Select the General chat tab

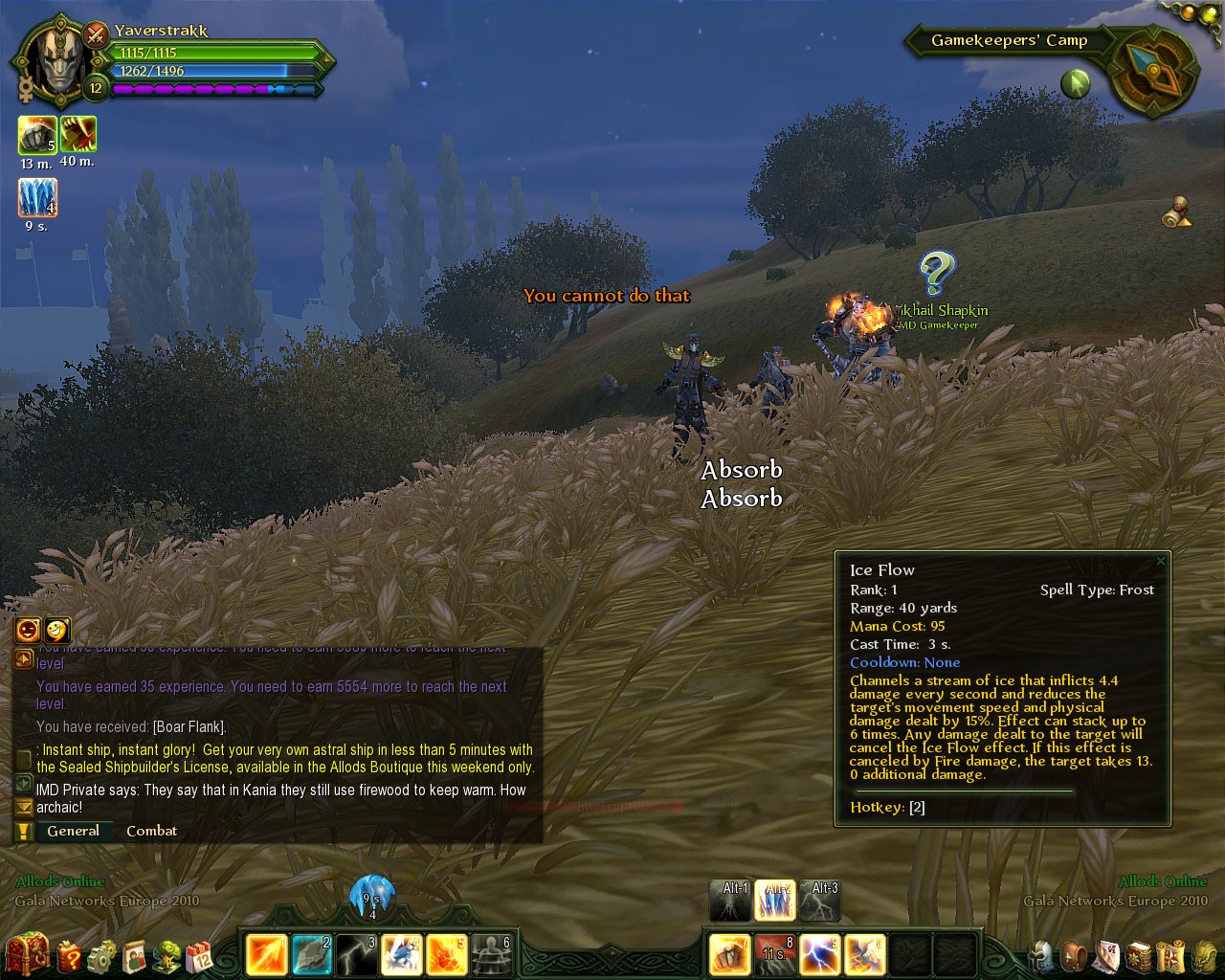[73, 831]
